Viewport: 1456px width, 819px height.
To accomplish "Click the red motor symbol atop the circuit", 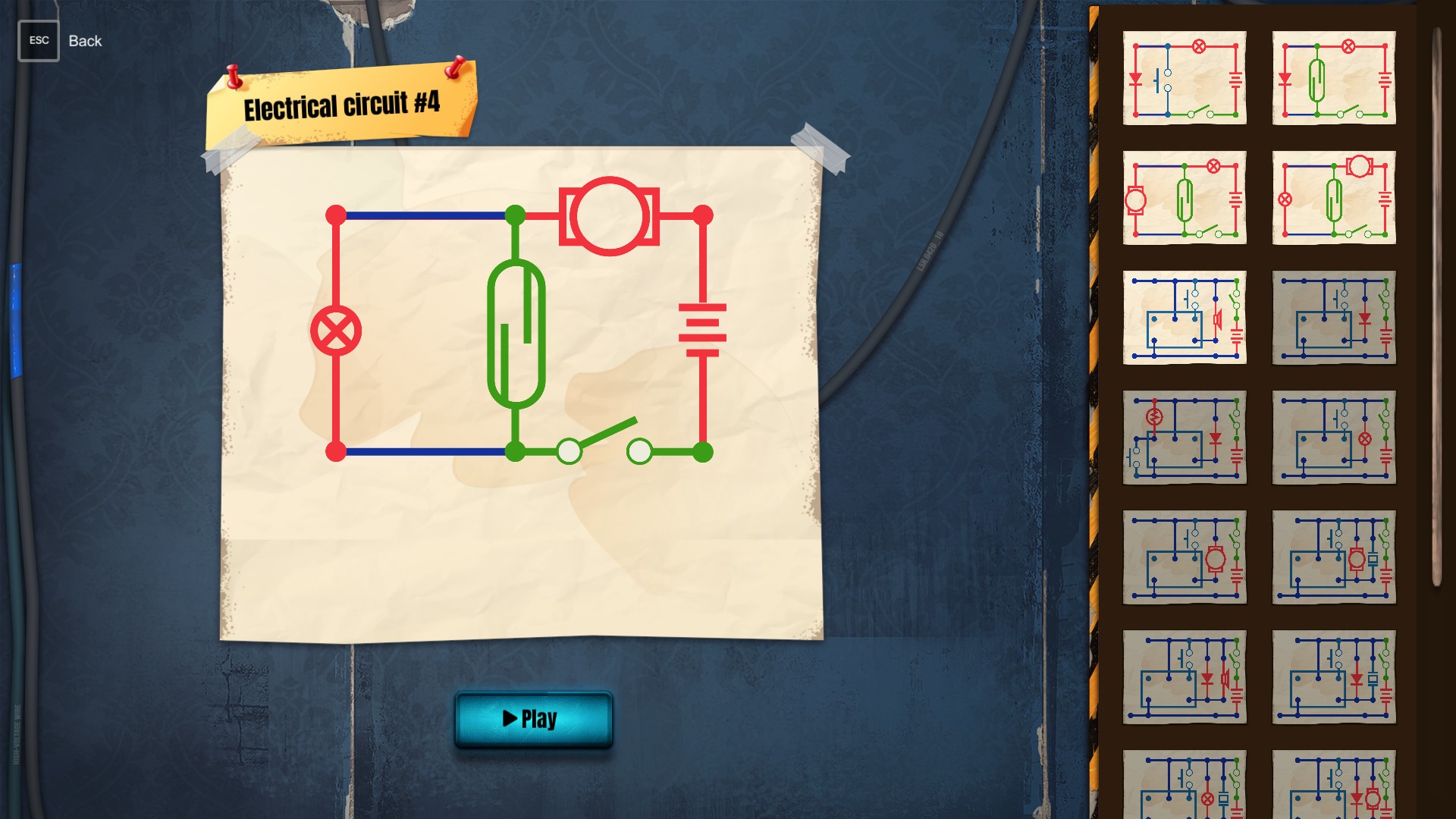I will tap(607, 215).
